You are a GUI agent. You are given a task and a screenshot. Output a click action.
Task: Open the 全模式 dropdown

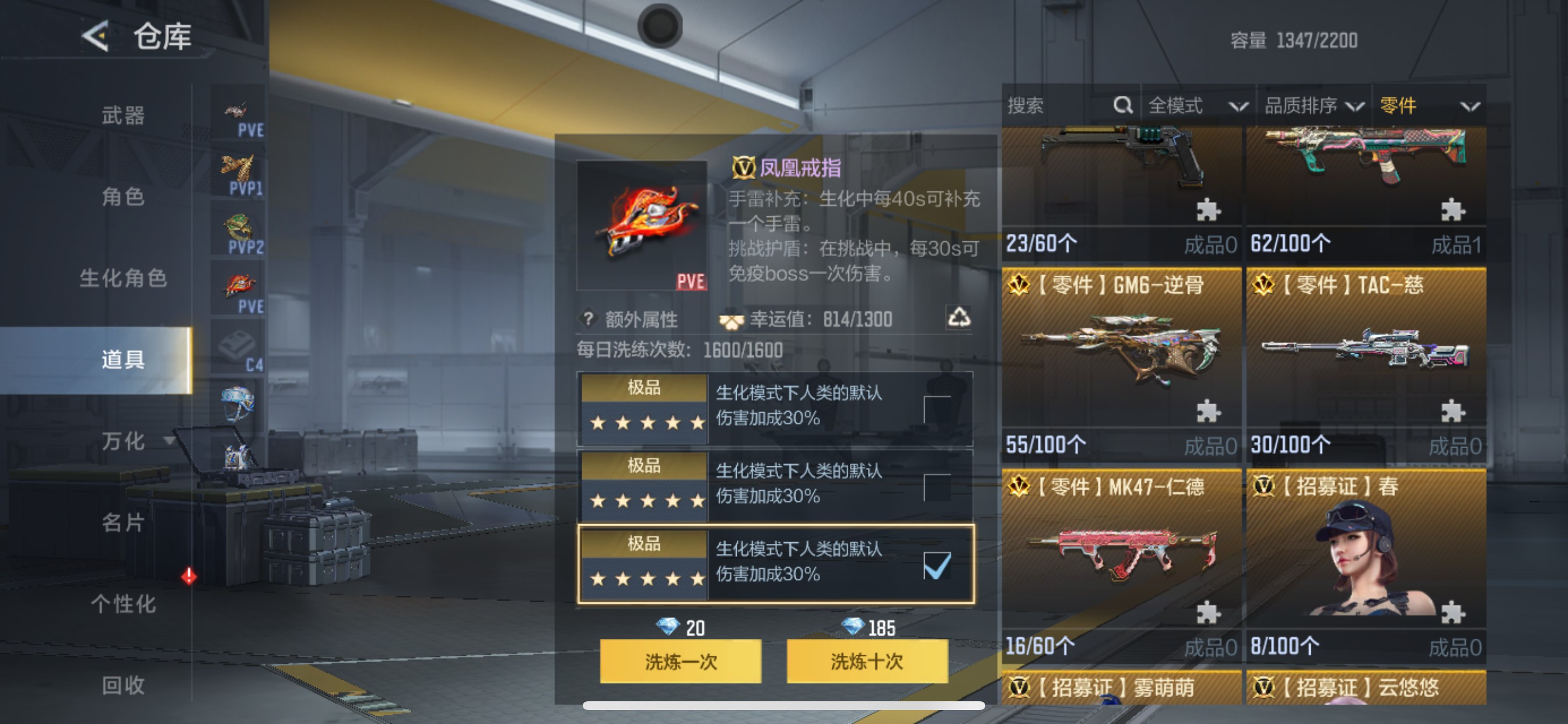1196,105
